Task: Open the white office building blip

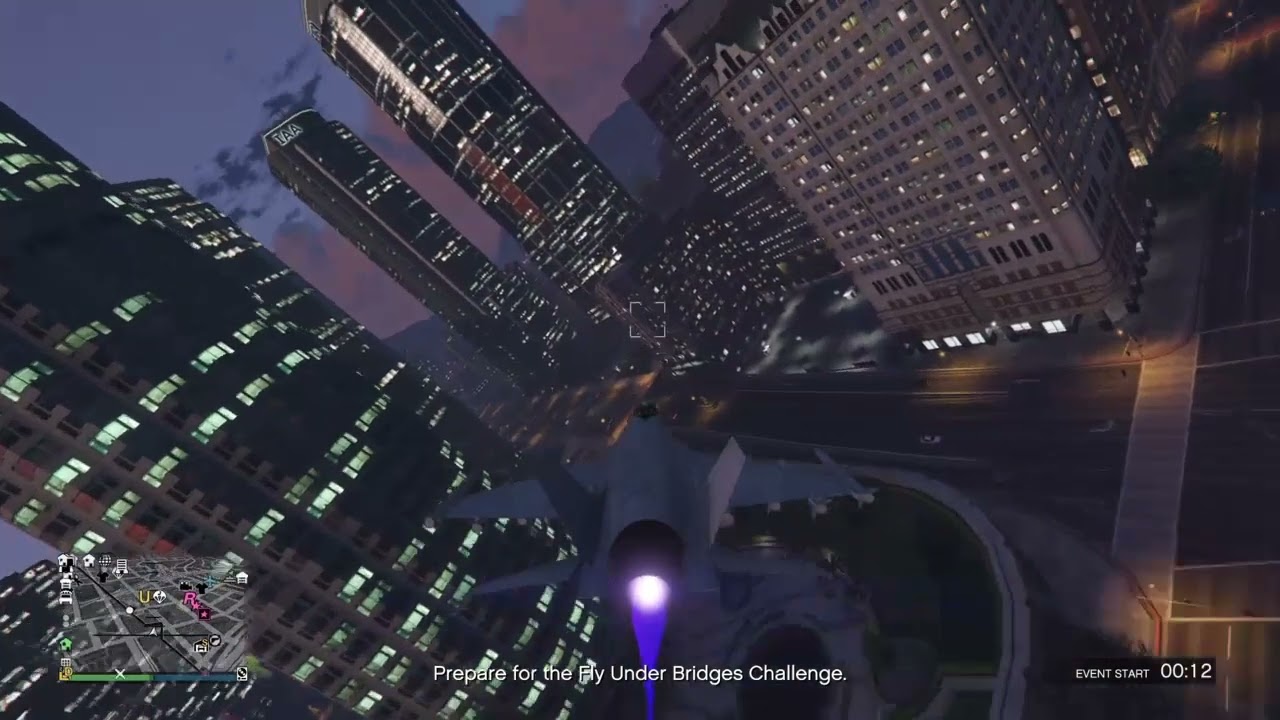Action: [122, 565]
